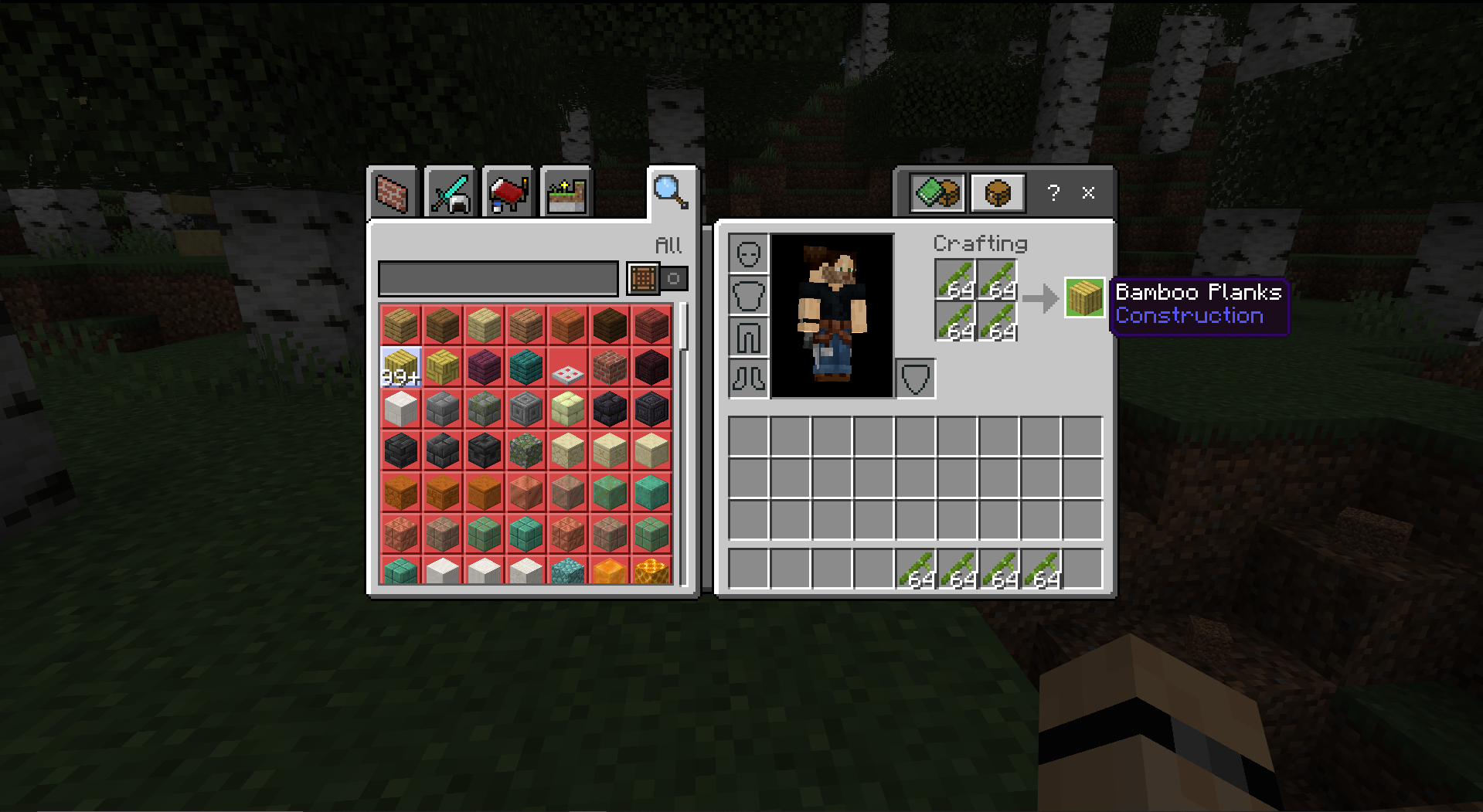
Task: Open the Search tab with magnifying glass
Action: pyautogui.click(x=668, y=191)
